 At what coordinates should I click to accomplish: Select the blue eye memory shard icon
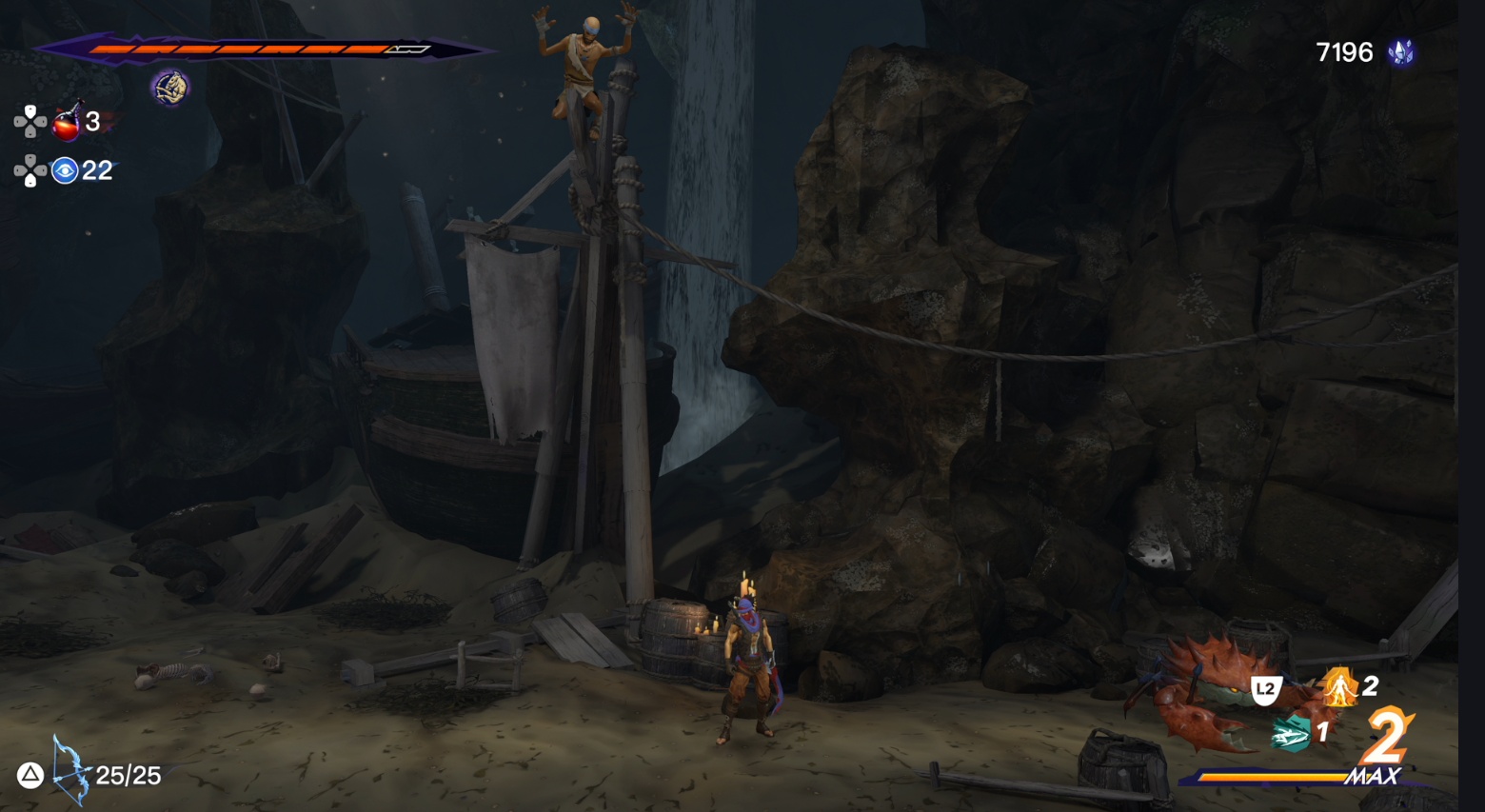point(65,170)
